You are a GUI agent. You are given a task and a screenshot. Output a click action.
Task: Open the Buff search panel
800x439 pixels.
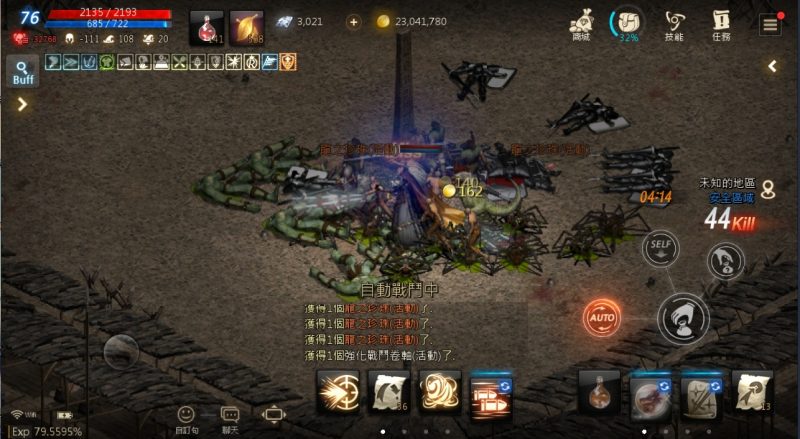21,71
